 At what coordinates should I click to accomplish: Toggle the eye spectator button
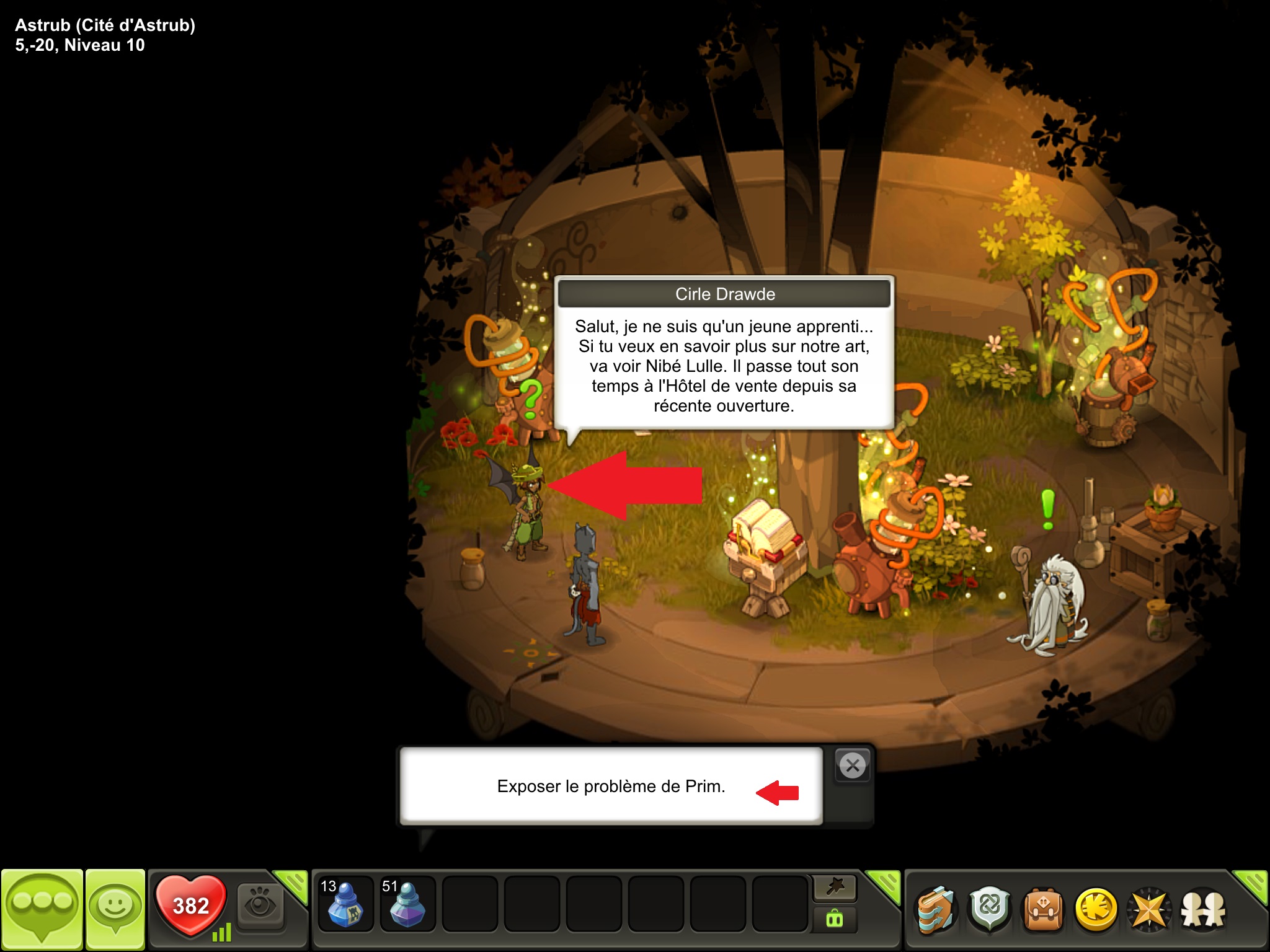[260, 905]
